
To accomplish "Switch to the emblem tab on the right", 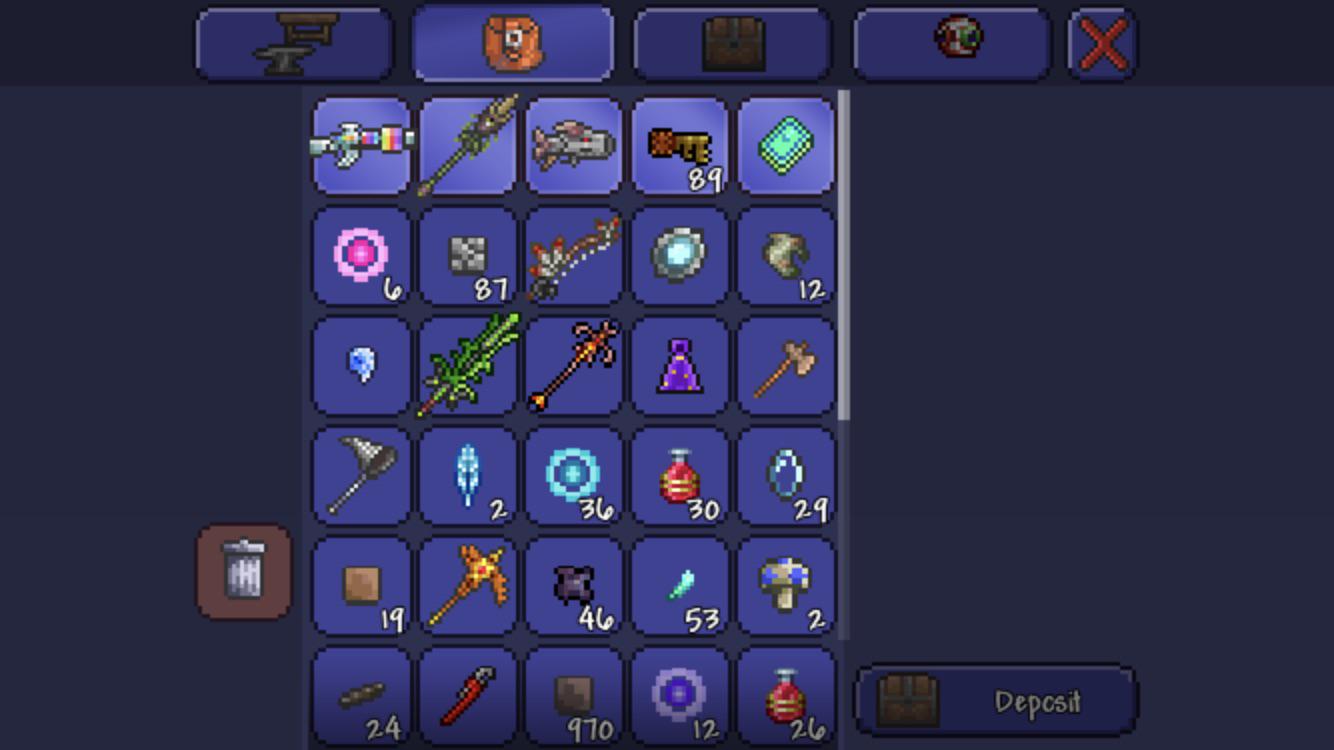I will click(x=952, y=42).
